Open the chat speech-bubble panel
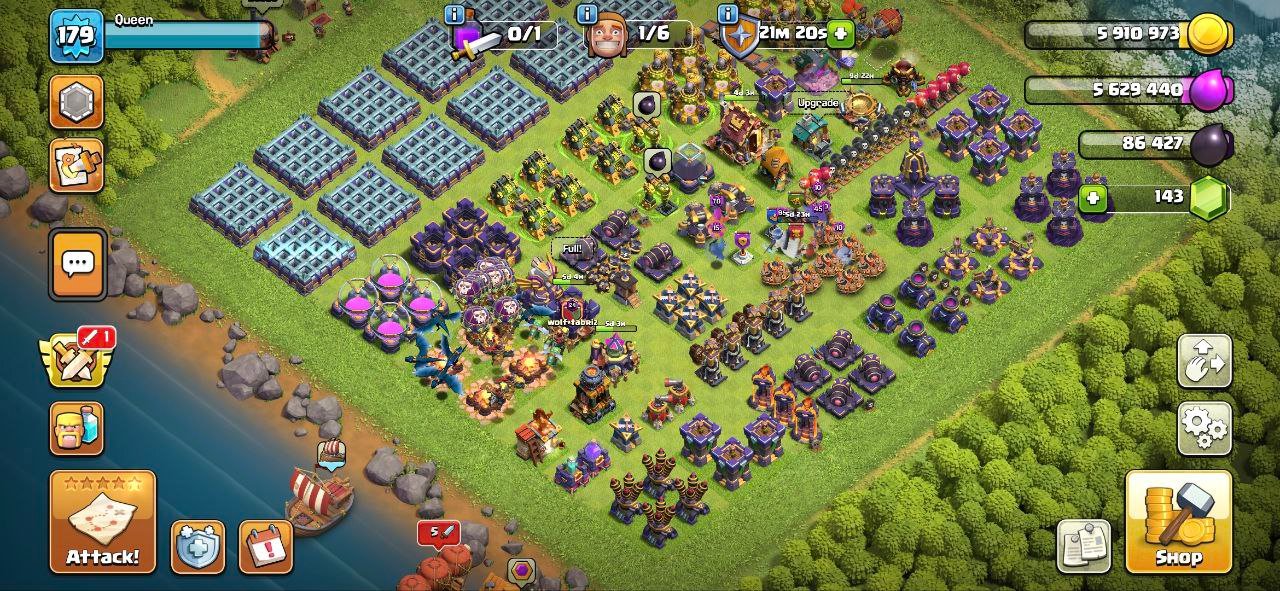Screen dimensions: 1280x591 click(x=77, y=264)
